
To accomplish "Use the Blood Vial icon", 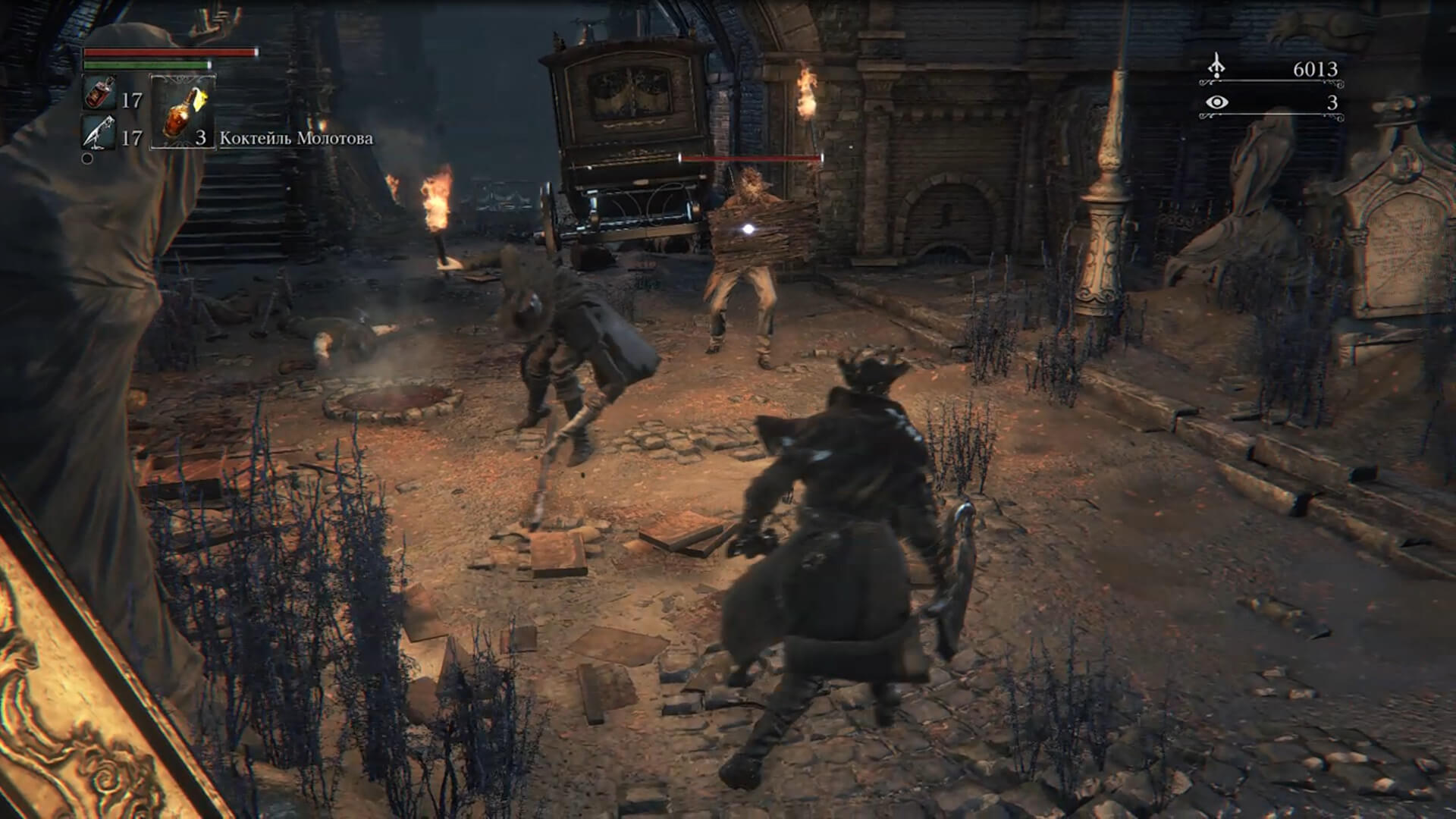I will [99, 93].
